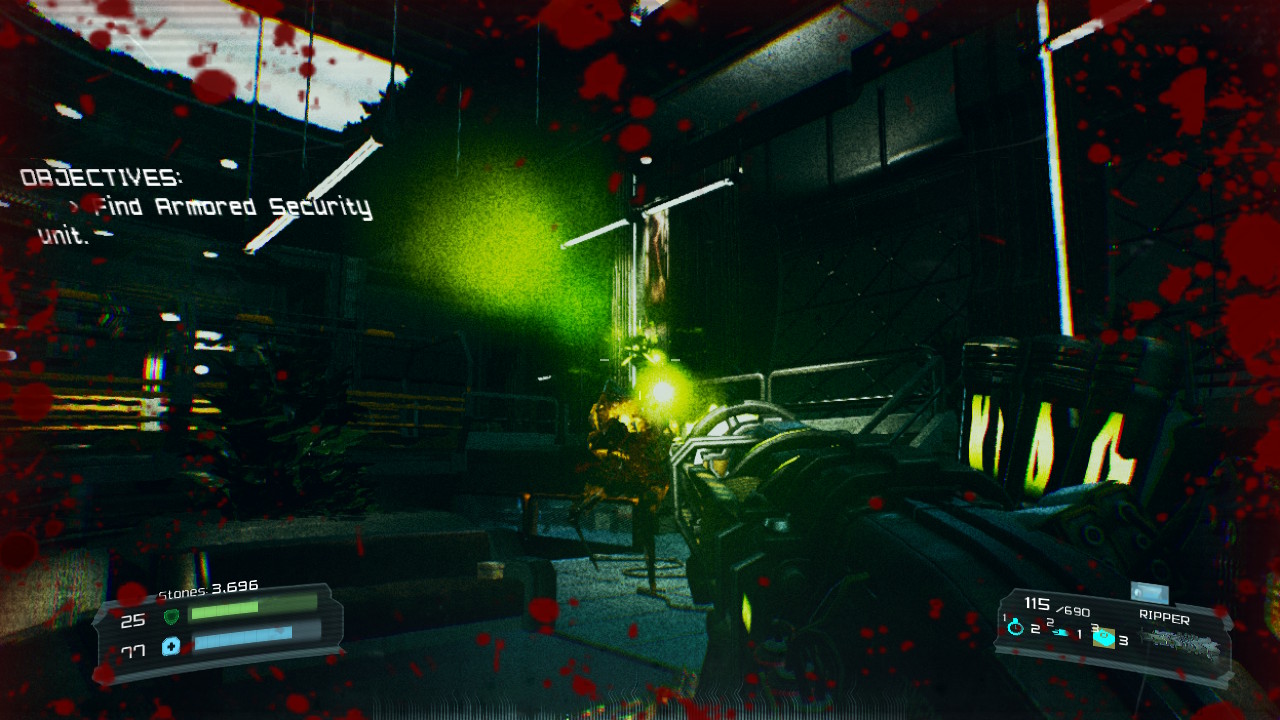Click the RIPPER weapon name label
This screenshot has height=720, width=1280.
(x=1165, y=616)
